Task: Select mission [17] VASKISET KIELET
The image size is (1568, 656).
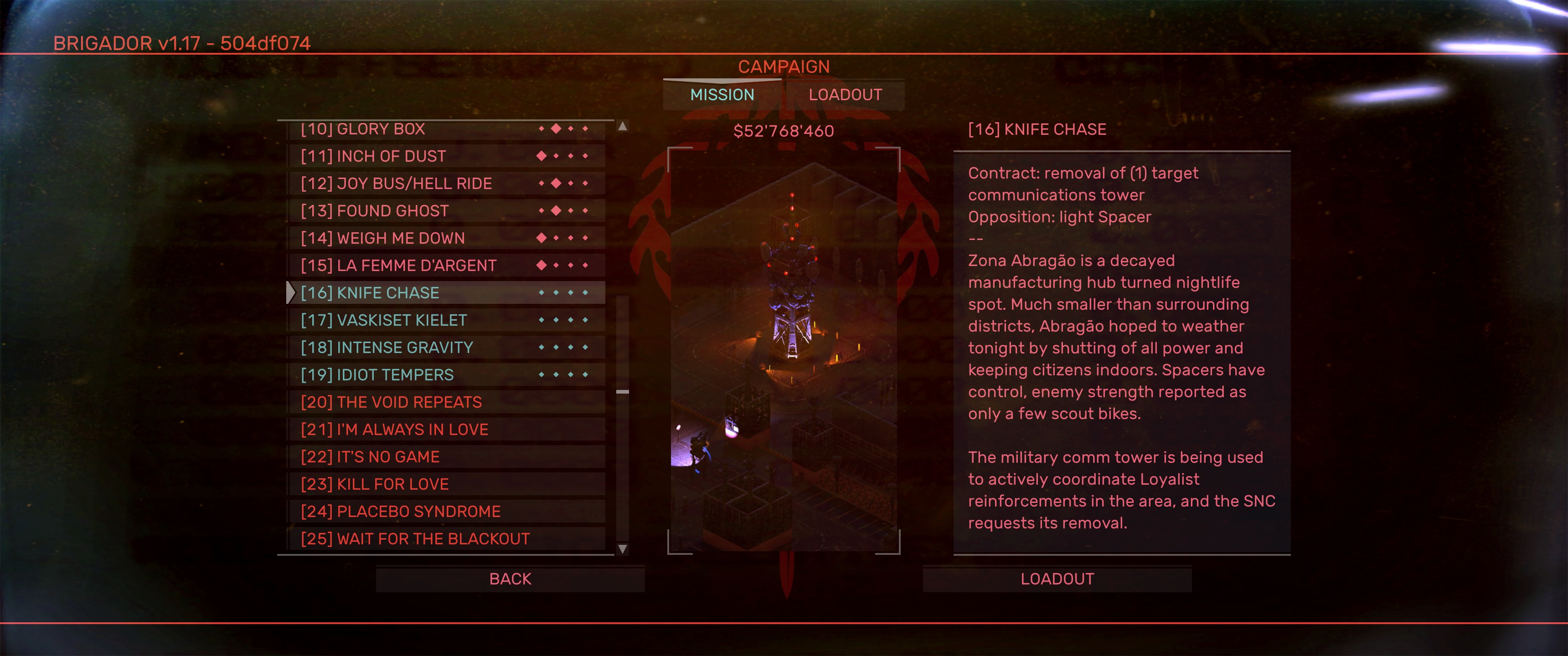Action: click(446, 320)
